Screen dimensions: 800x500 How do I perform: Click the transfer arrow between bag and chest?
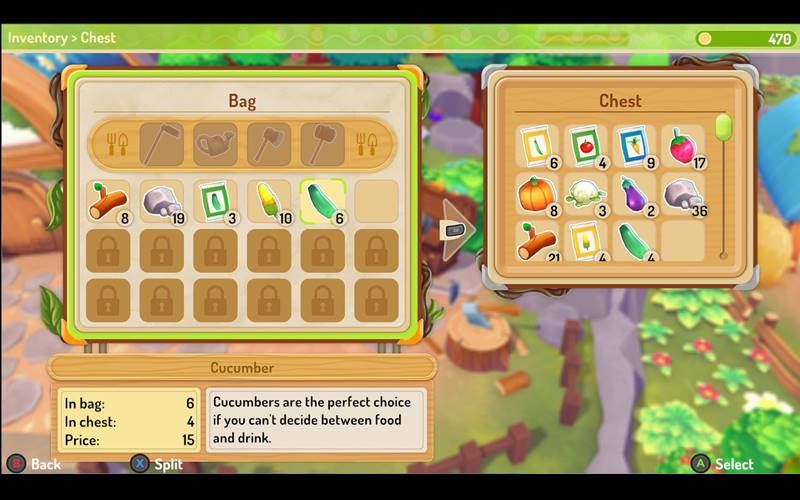[x=457, y=229]
